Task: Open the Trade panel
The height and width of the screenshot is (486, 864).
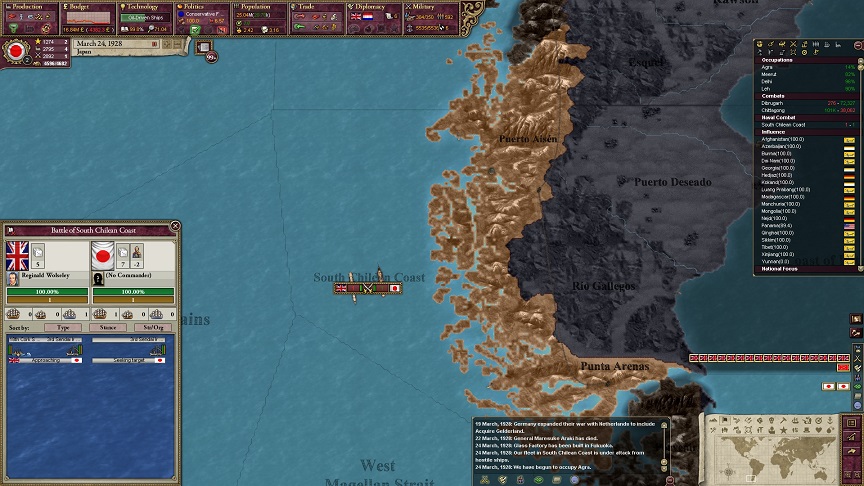Action: (x=318, y=7)
